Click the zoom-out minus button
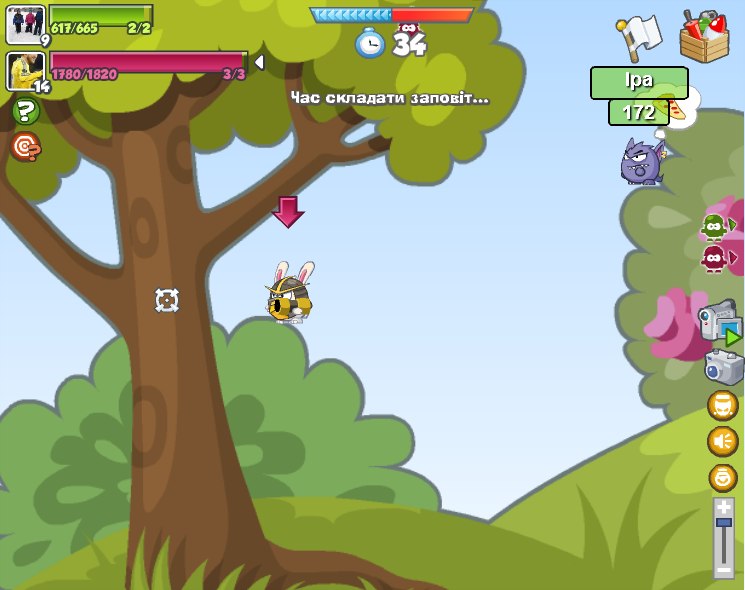This screenshot has width=745, height=590. [x=724, y=570]
